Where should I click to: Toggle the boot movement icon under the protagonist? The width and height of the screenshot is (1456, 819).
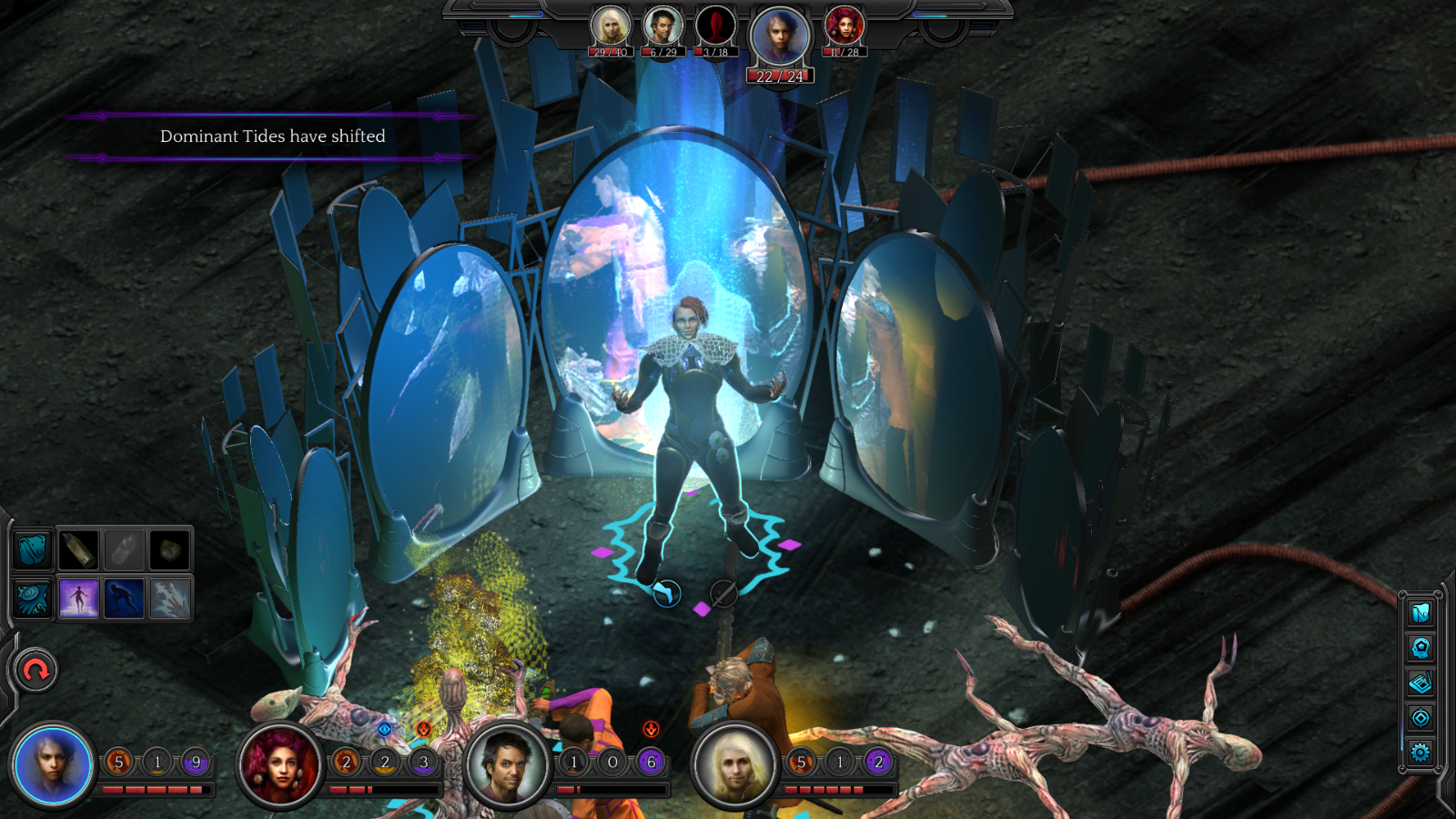click(x=664, y=591)
